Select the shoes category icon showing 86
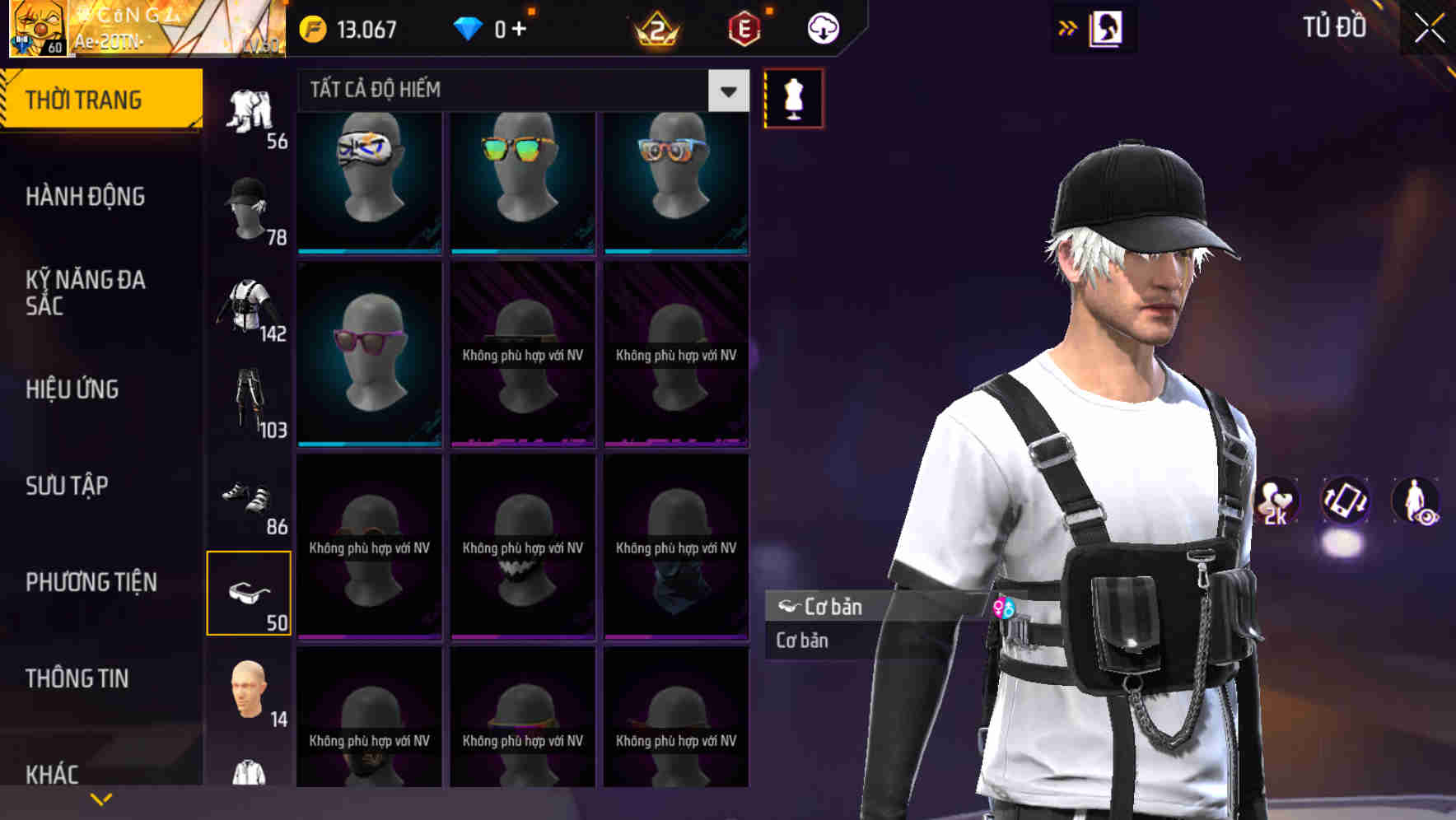The height and width of the screenshot is (820, 1456). [x=249, y=498]
